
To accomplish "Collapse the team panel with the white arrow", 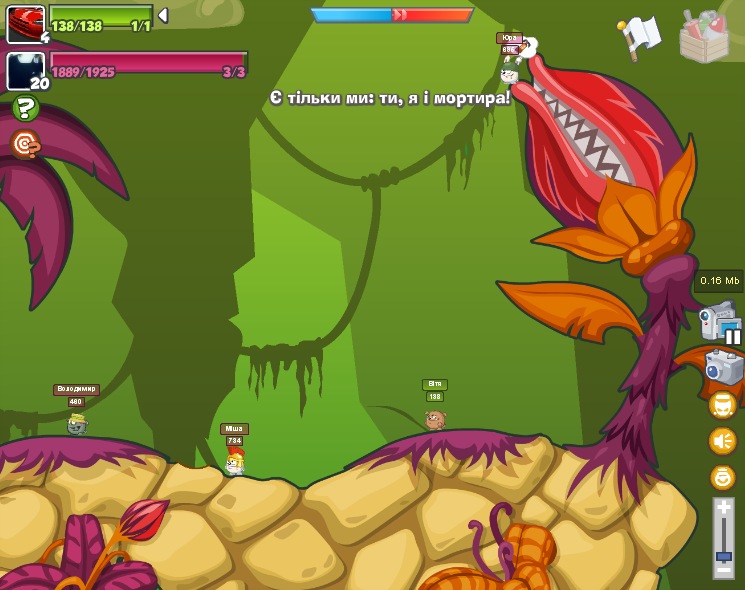I will tap(163, 16).
